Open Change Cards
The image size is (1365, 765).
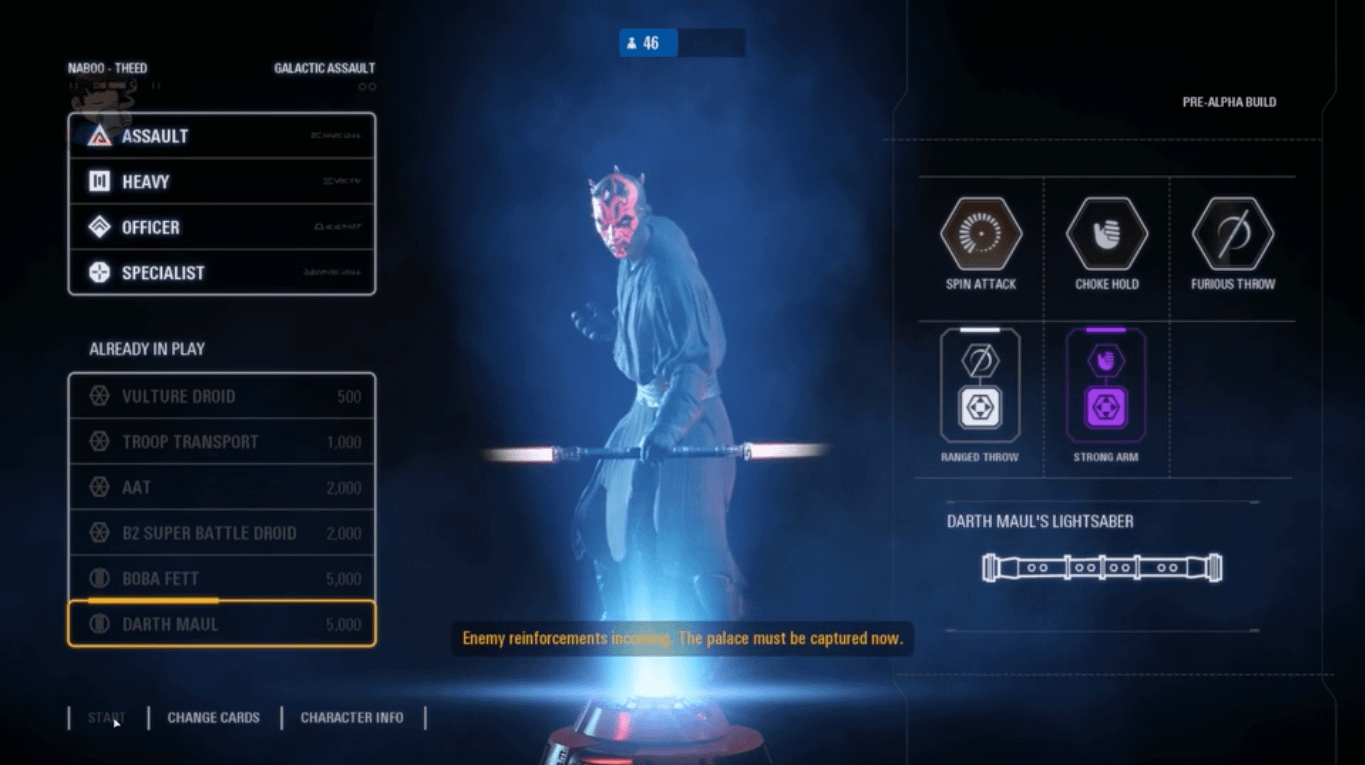[x=213, y=718]
